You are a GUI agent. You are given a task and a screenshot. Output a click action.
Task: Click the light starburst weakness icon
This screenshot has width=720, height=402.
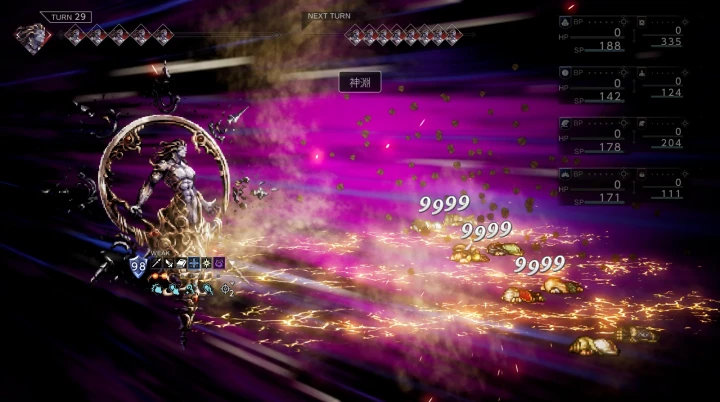click(x=206, y=263)
